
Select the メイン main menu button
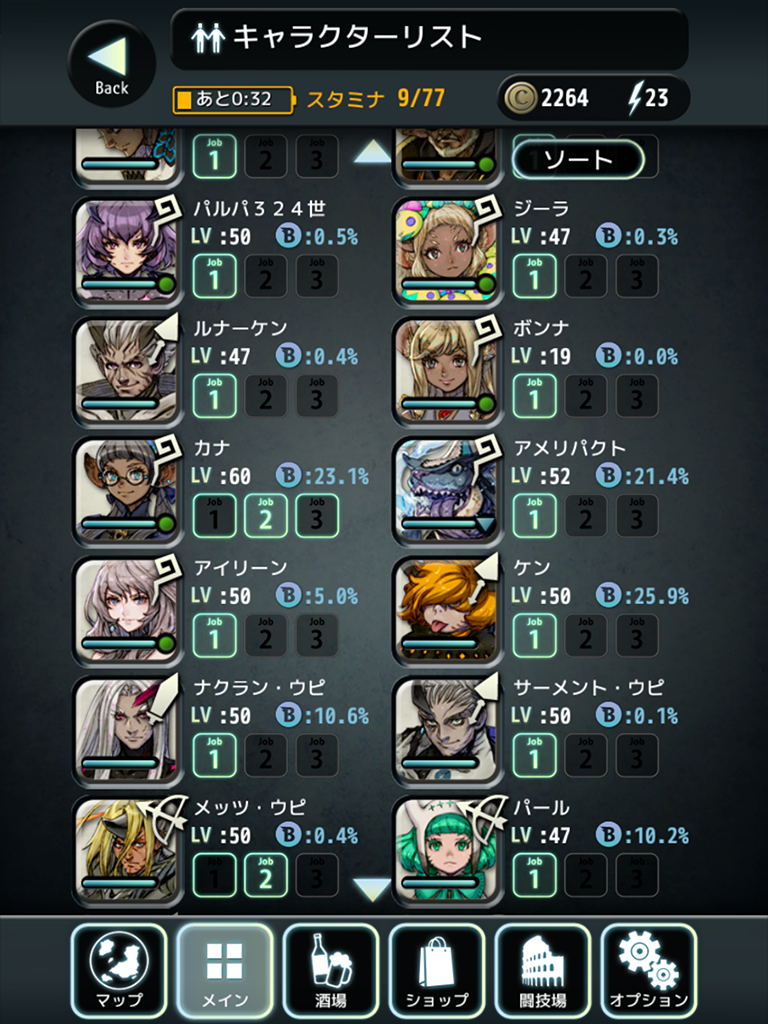click(225, 971)
